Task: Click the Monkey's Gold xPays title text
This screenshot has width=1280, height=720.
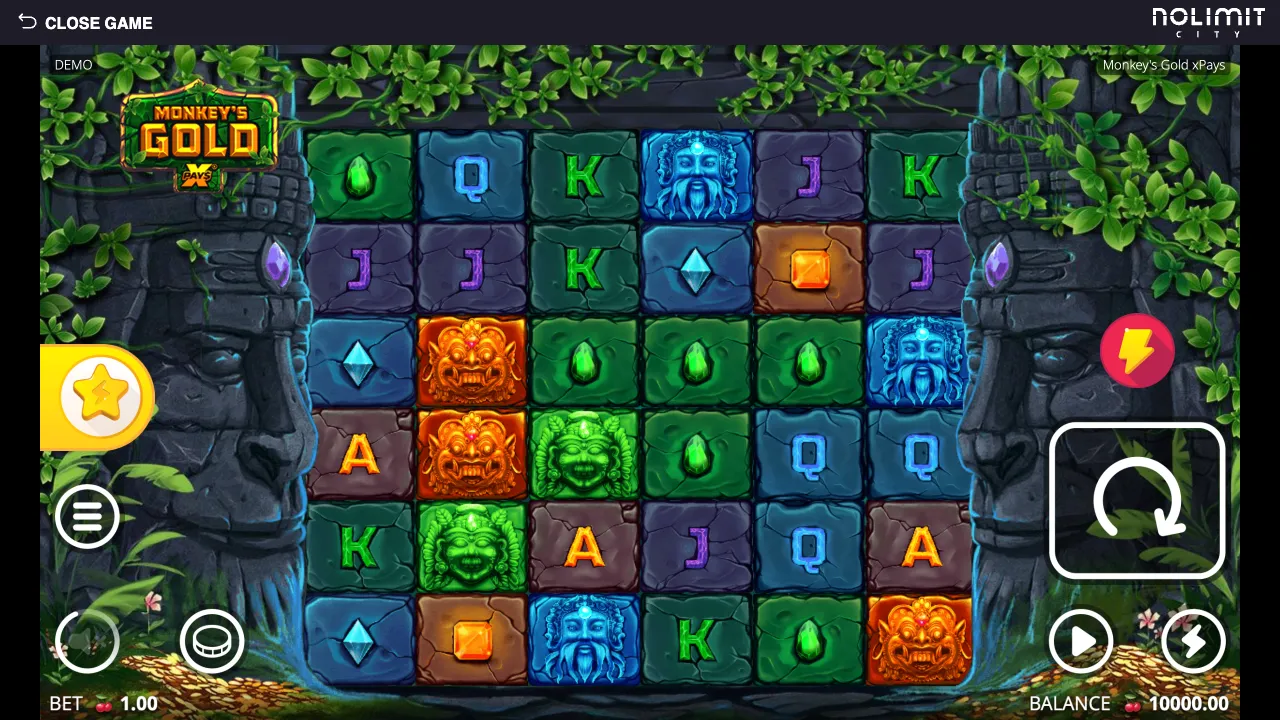Action: click(x=1164, y=65)
